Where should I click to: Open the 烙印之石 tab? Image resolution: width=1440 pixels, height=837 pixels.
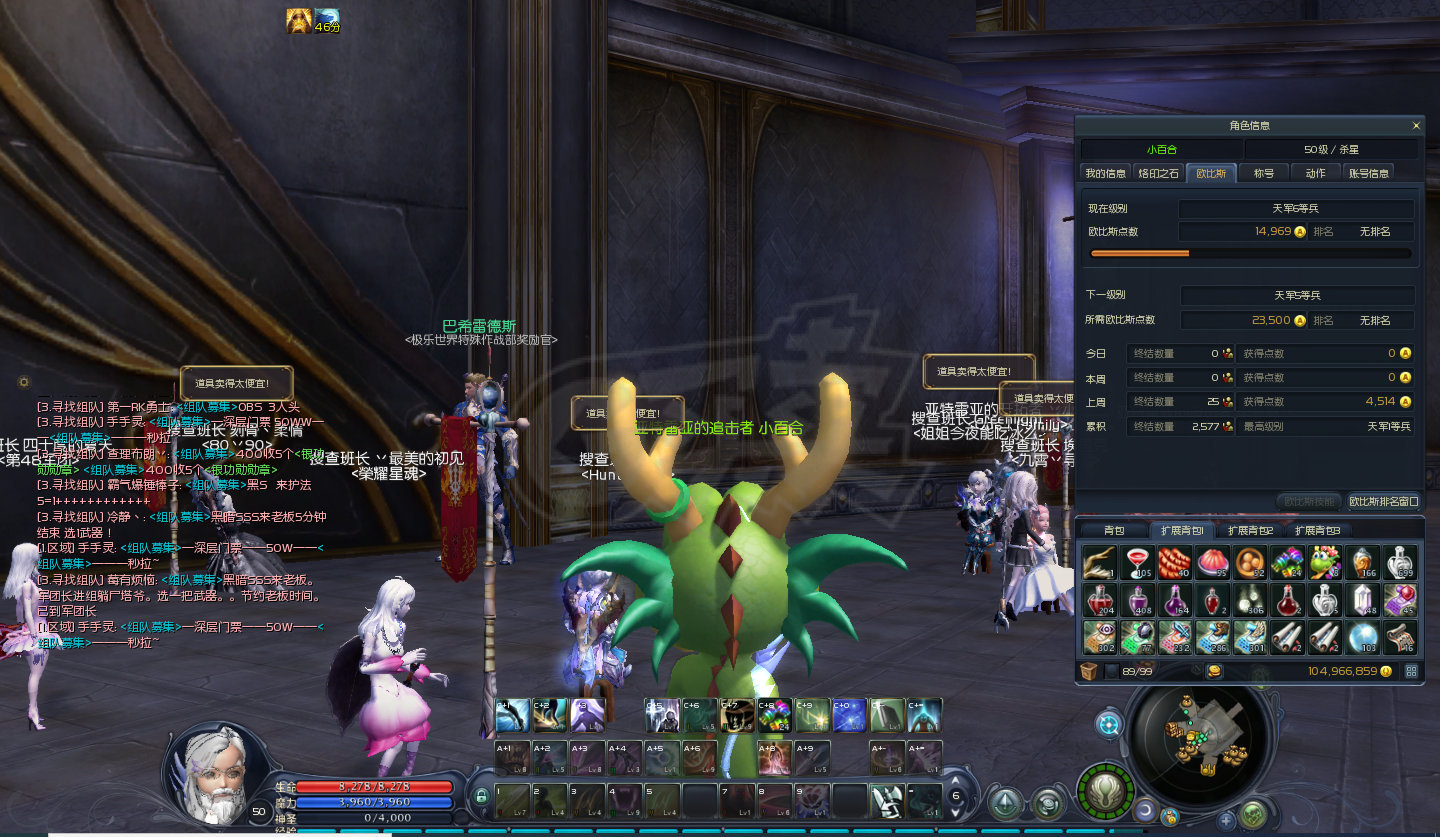pos(1159,173)
